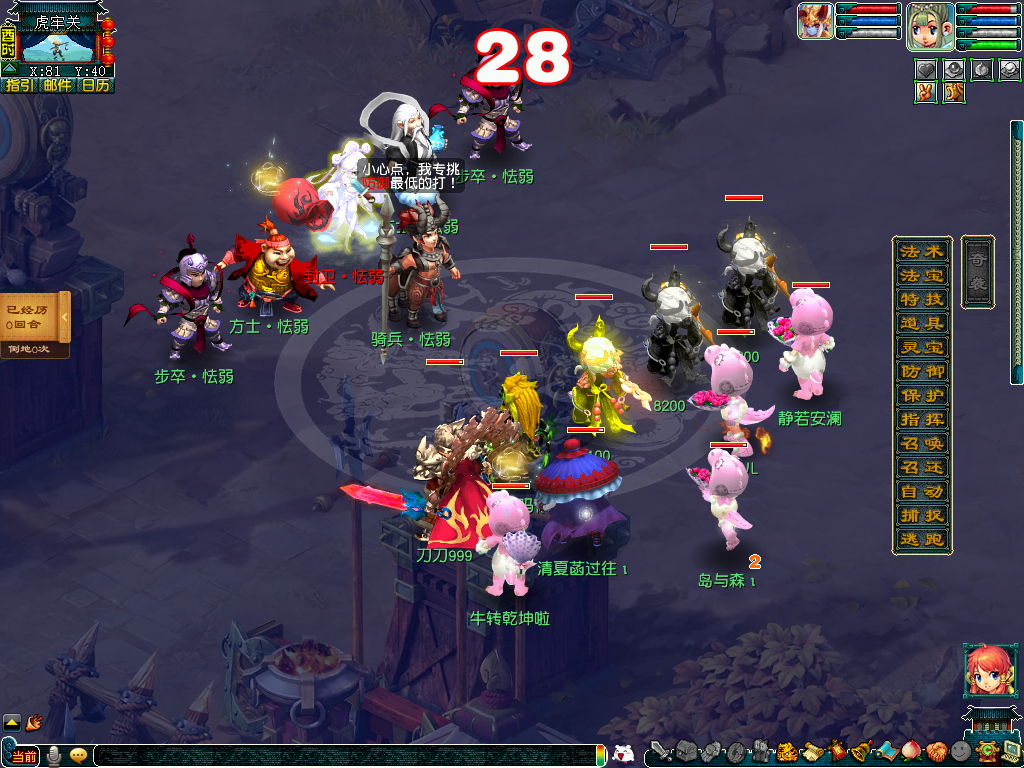Image resolution: width=1024 pixels, height=768 pixels.
Task: Expand the 已经历 回合 round panel arrow
Action: tap(64, 317)
